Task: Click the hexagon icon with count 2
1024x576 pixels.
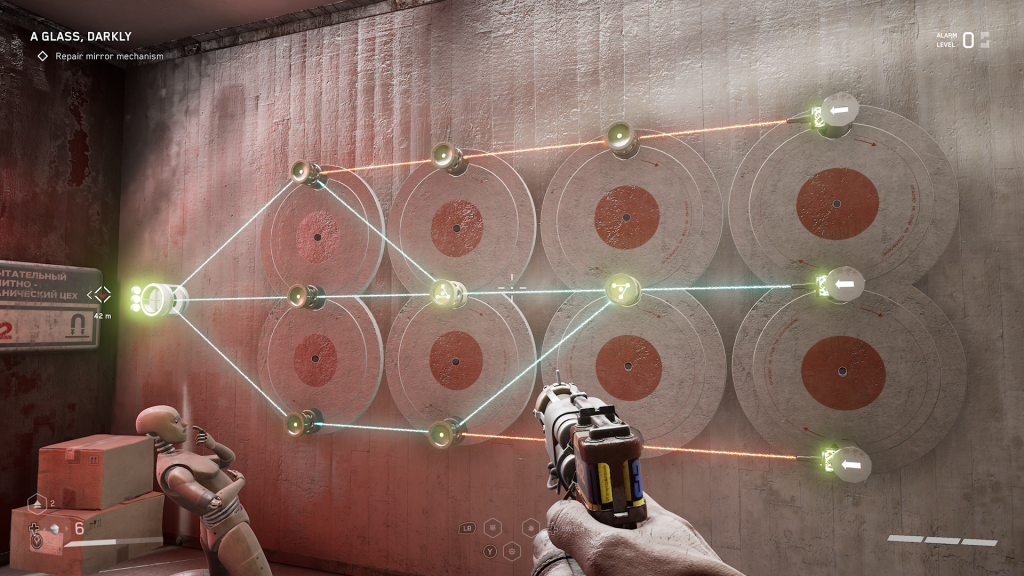Action: tap(36, 503)
